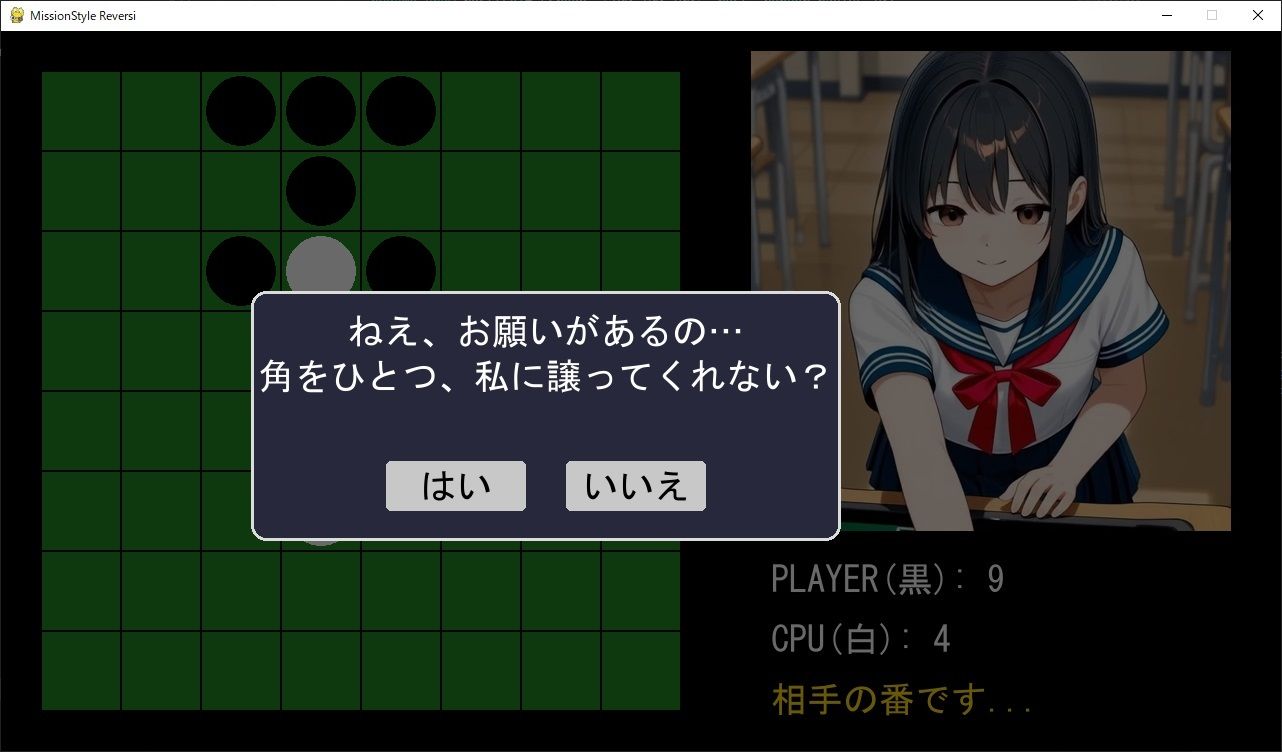
Task: Select the white disc on the board
Action: pos(320,268)
